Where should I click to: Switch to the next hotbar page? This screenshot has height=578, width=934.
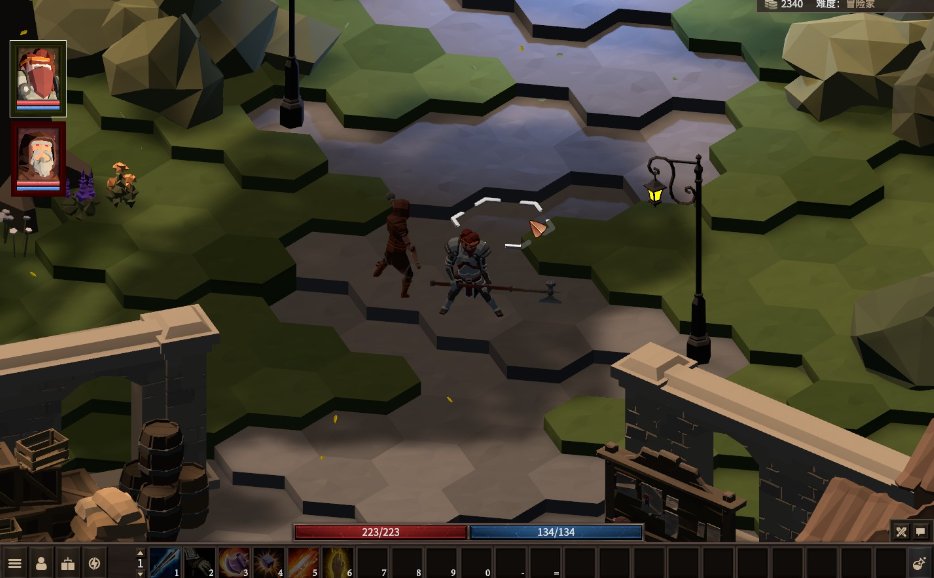pos(140,572)
